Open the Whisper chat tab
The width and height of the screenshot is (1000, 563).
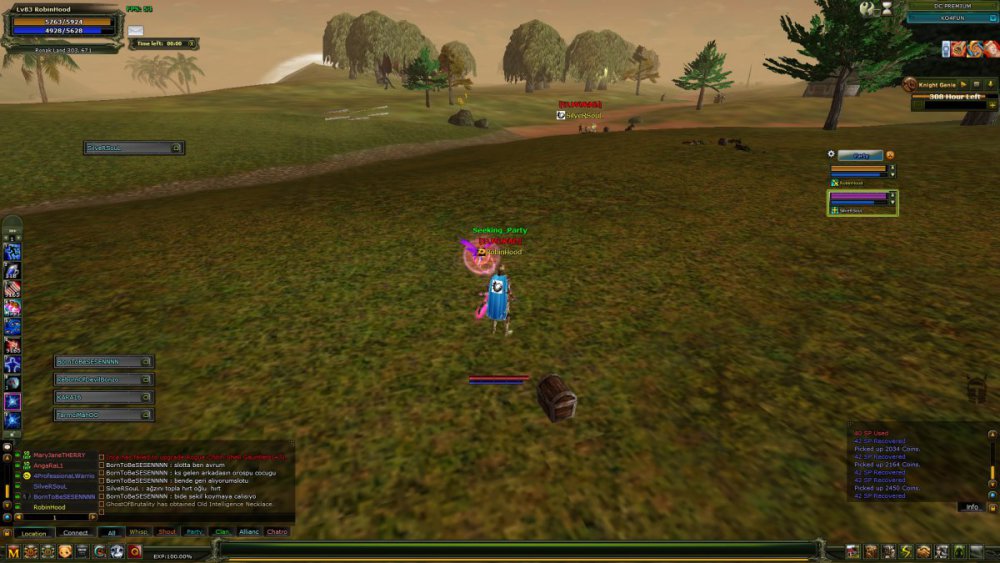click(x=138, y=532)
